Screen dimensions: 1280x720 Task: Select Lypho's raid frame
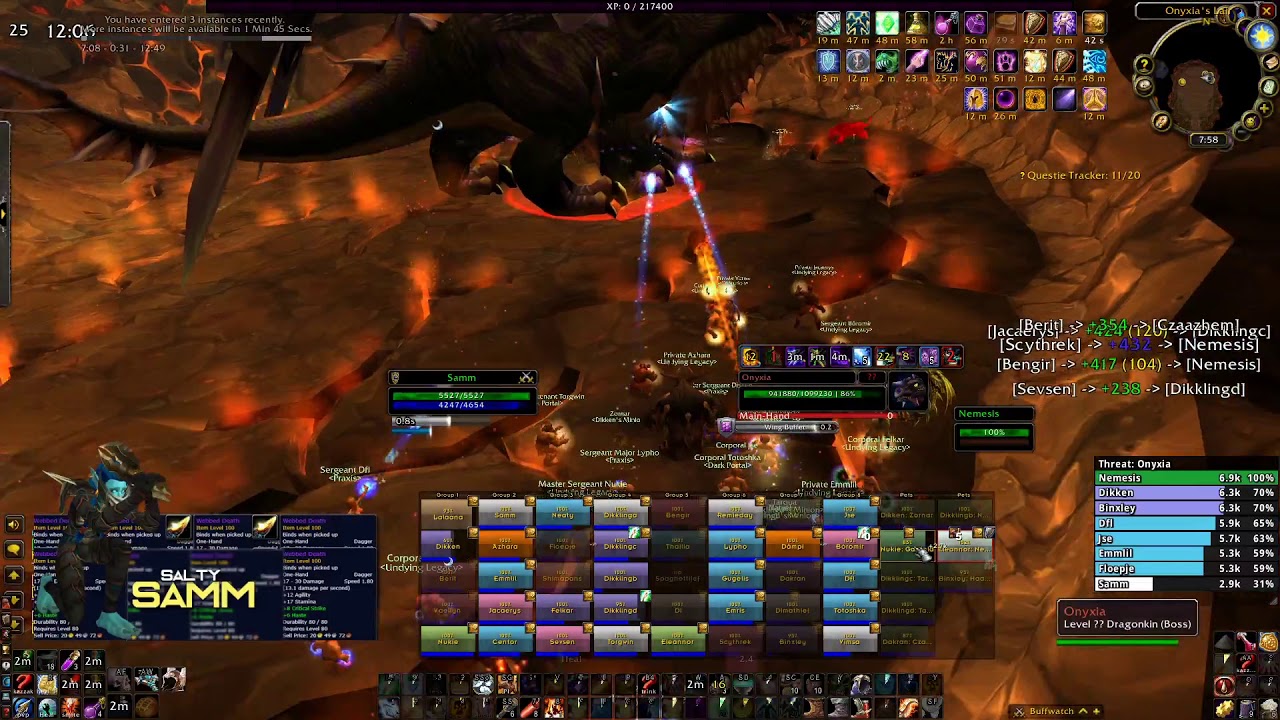[x=735, y=546]
